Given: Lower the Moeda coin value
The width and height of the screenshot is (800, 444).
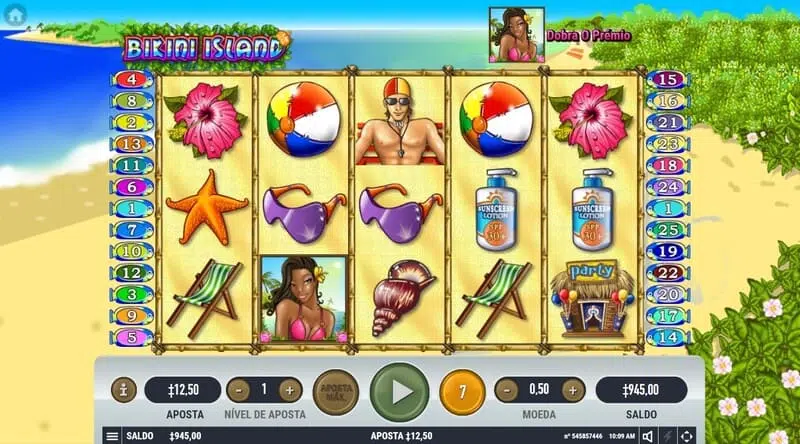Looking at the screenshot, I should point(507,390).
